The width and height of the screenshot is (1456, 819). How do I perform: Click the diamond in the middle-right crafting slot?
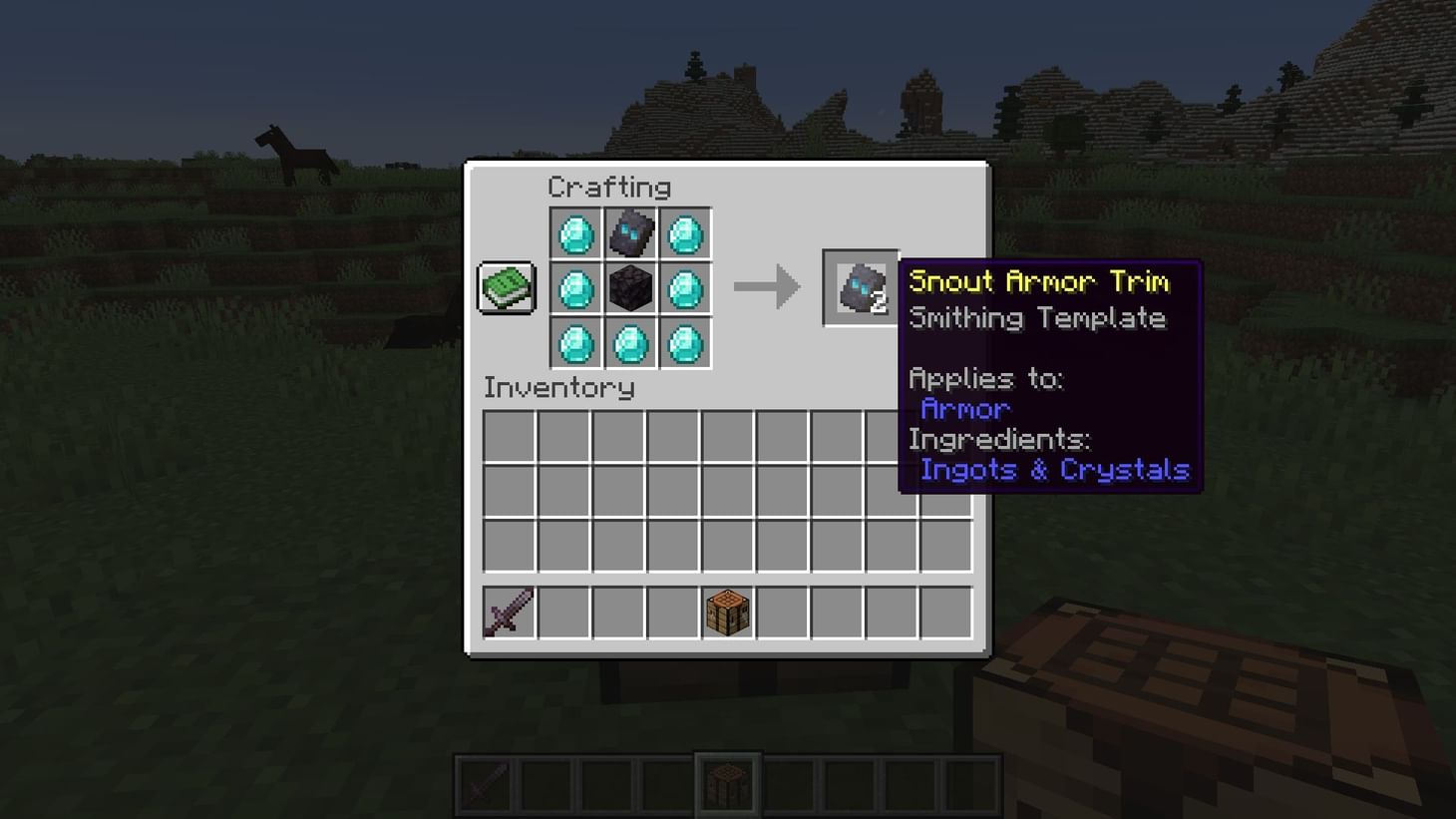683,289
